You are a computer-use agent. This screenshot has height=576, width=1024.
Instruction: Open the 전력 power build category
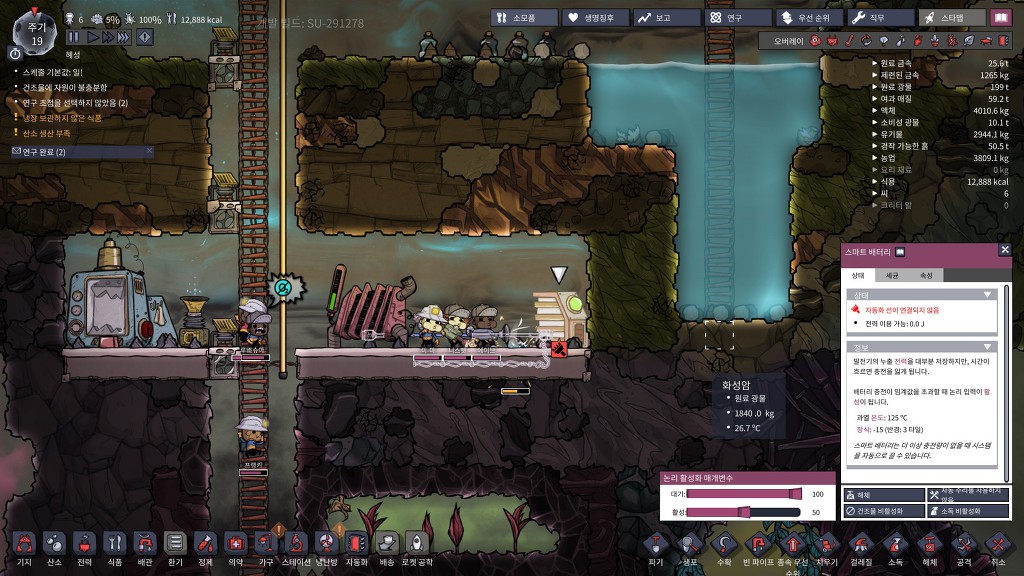click(84, 544)
